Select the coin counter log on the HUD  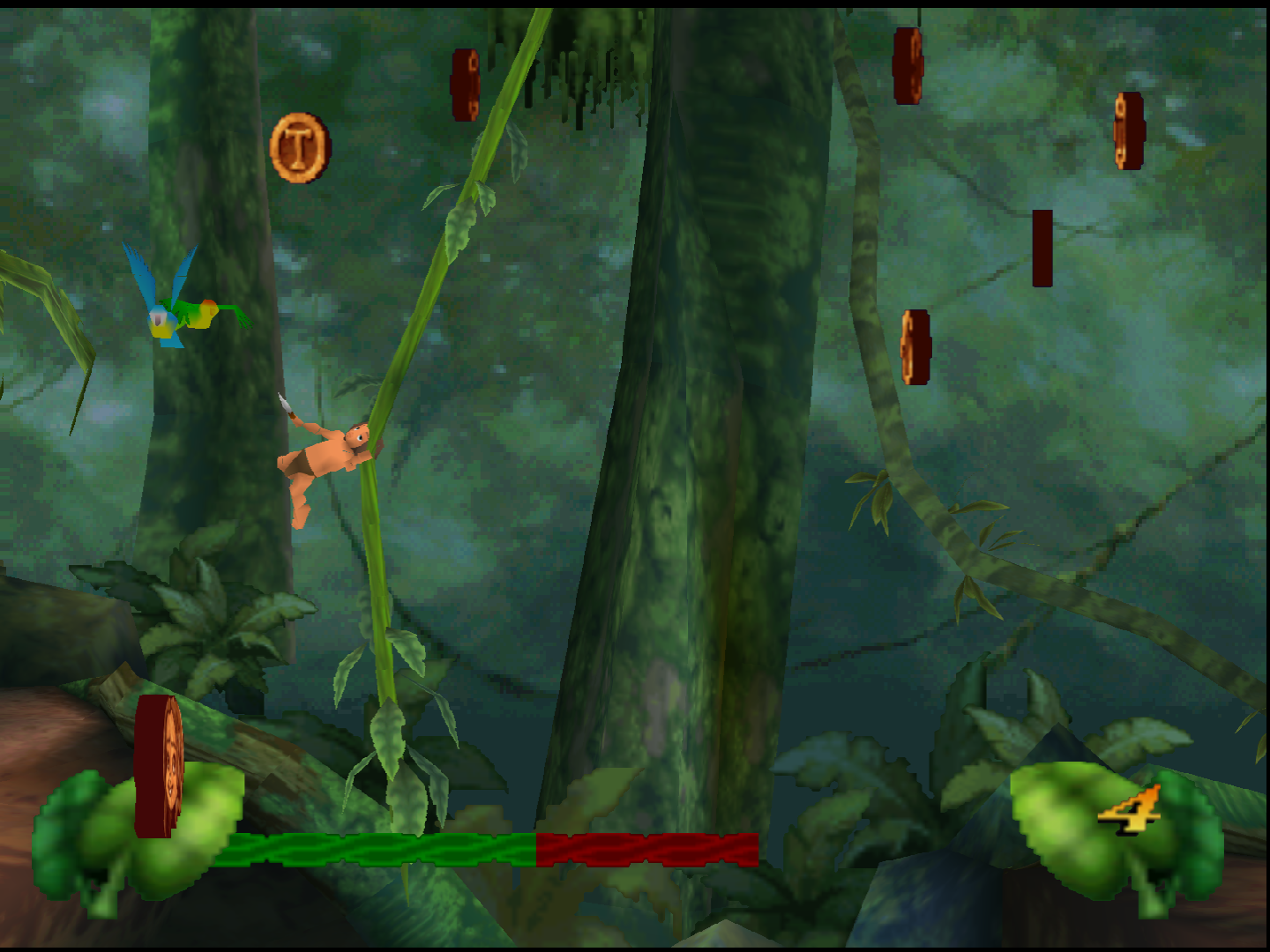tap(159, 767)
